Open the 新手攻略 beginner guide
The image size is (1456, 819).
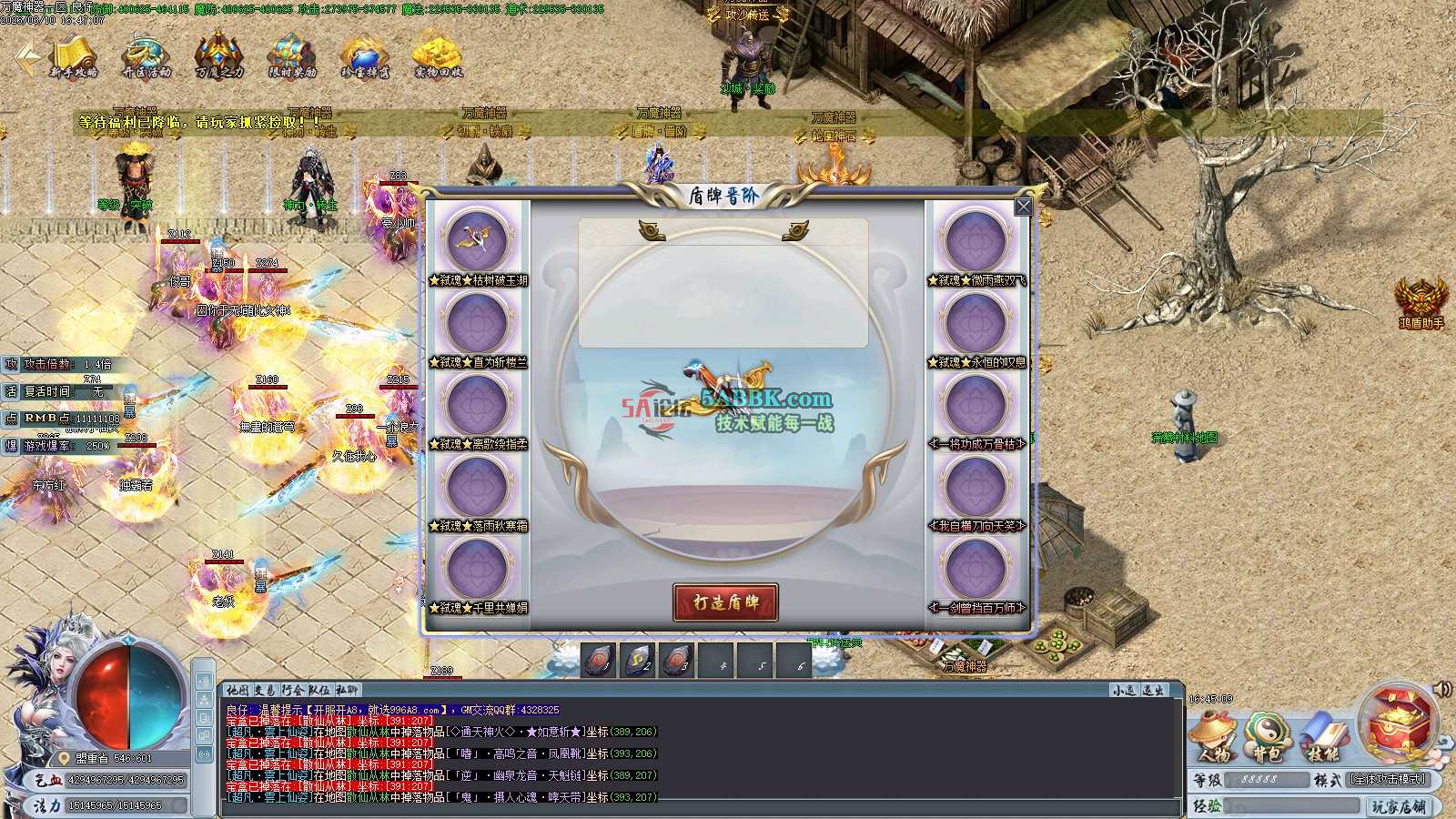tap(74, 56)
